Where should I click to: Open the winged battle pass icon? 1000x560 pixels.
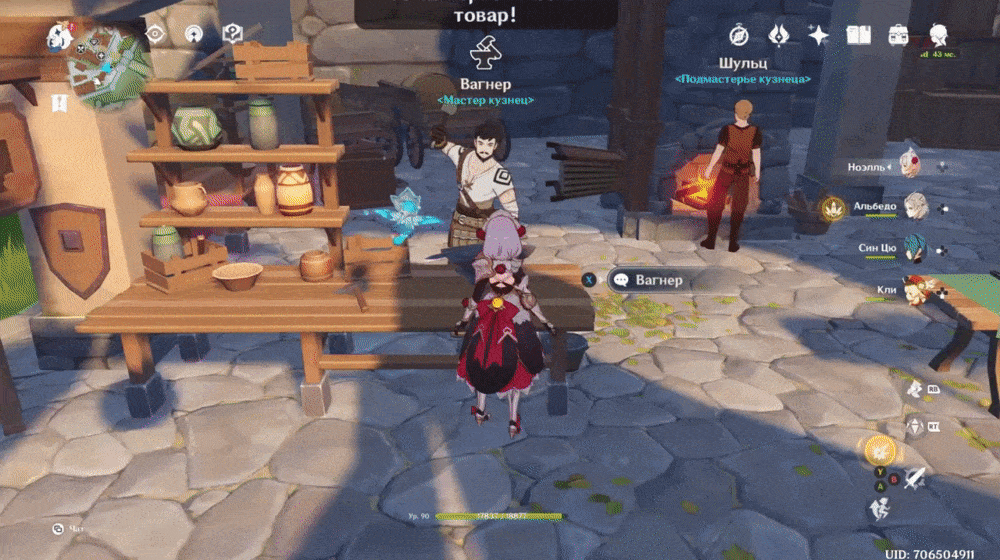779,36
